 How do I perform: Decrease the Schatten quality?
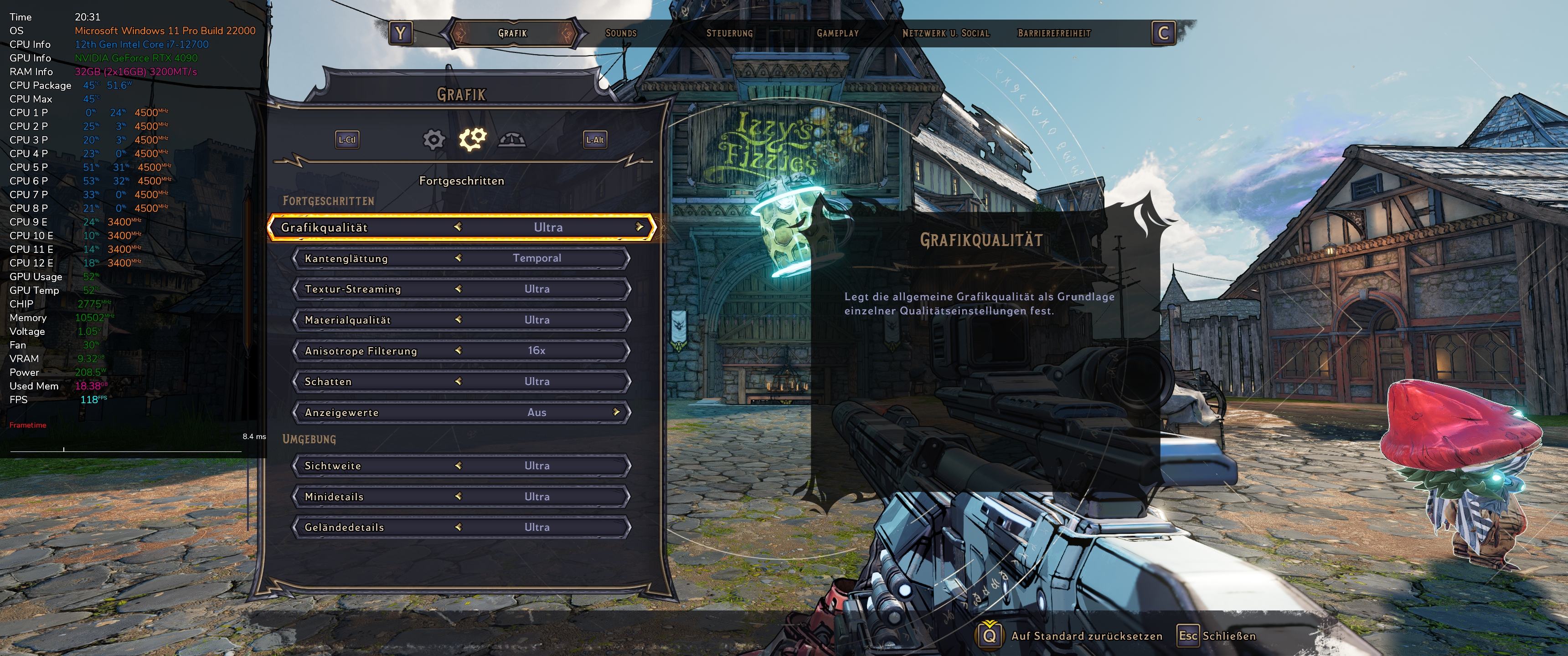pos(458,382)
